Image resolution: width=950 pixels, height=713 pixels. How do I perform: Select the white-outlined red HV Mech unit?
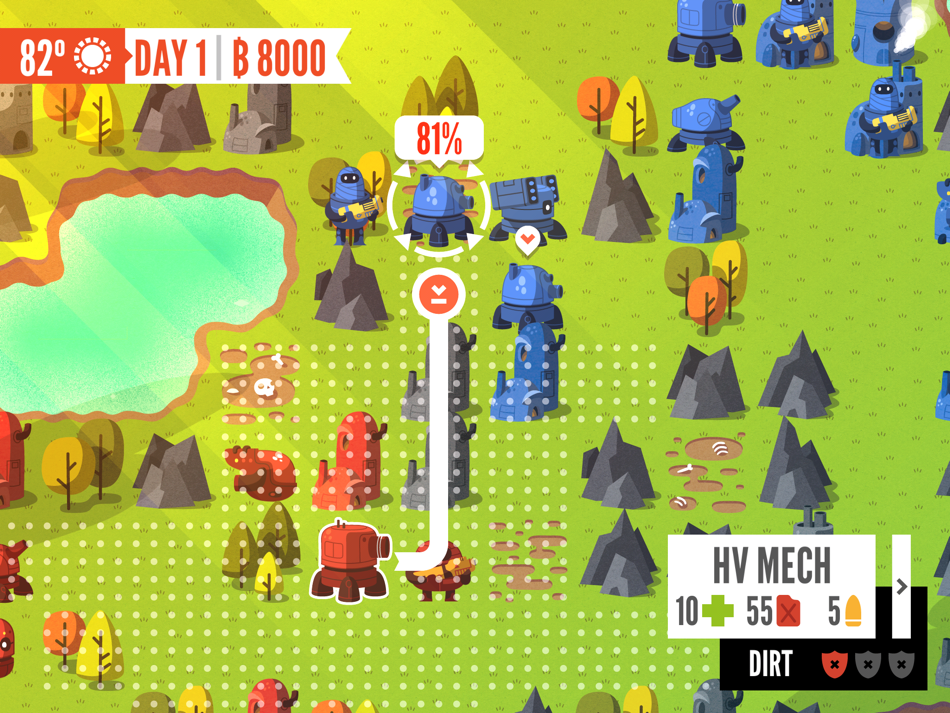(349, 561)
